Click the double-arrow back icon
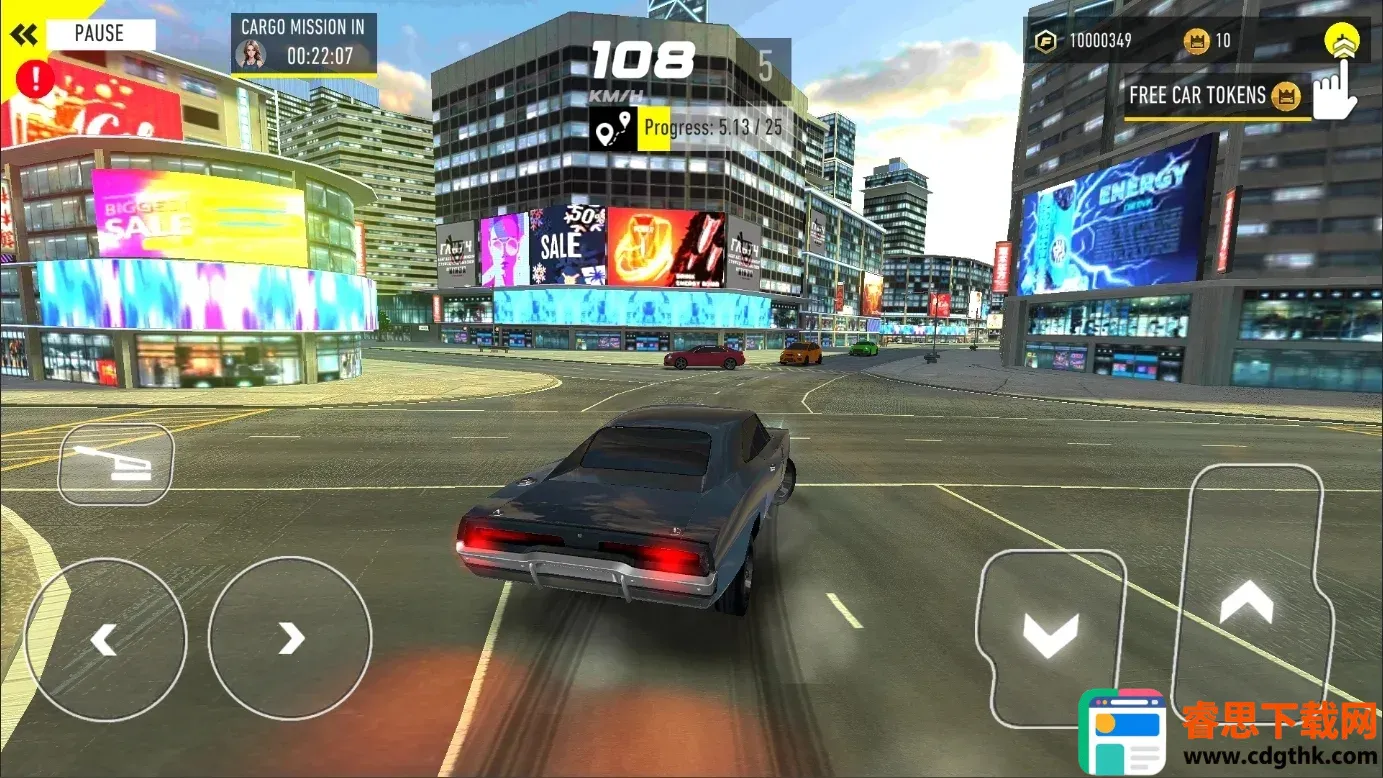Viewport: 1383px width, 778px height. [24, 35]
